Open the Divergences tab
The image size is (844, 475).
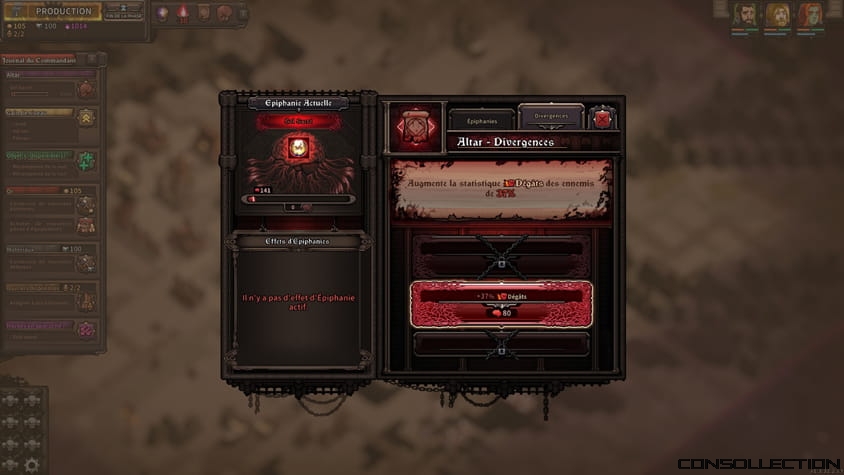pos(551,116)
